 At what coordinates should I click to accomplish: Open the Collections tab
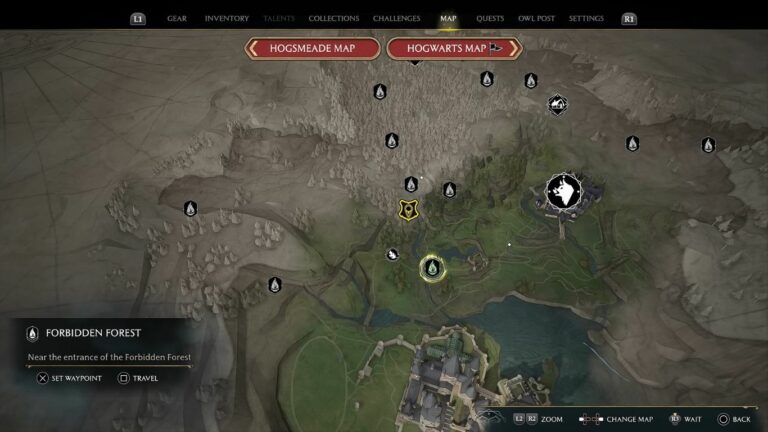click(334, 18)
